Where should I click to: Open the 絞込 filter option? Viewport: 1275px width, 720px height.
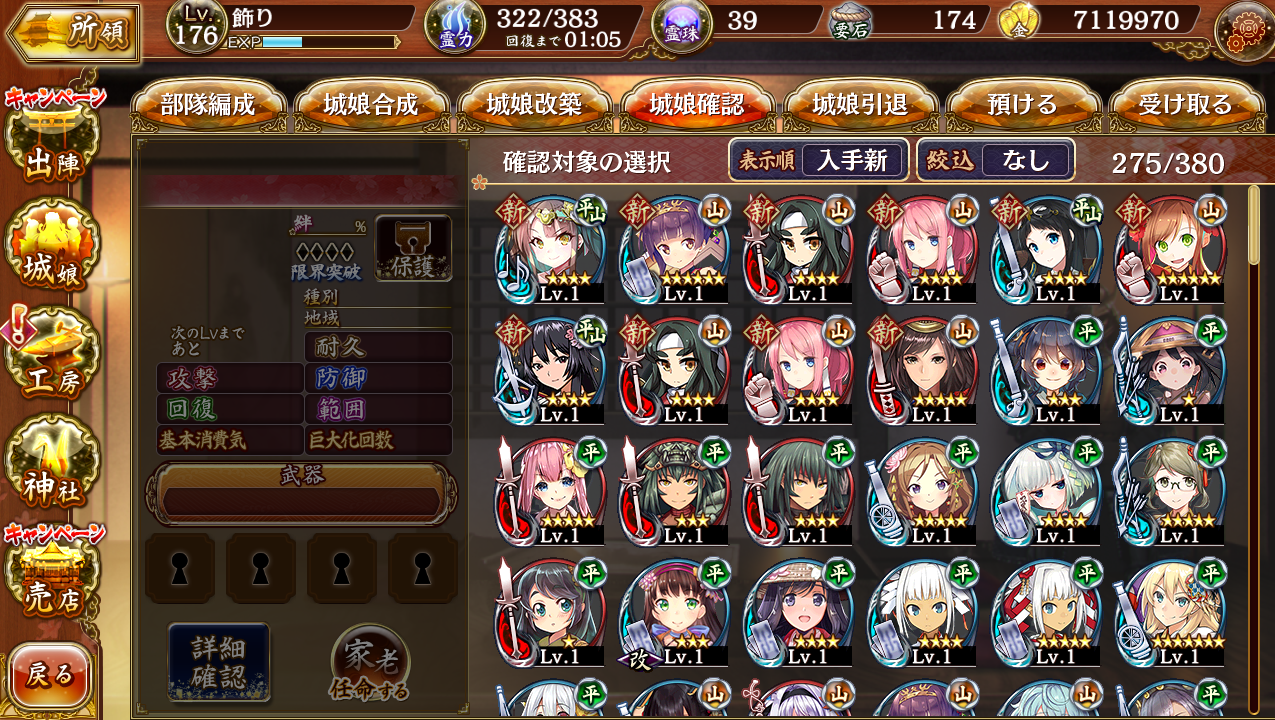tap(996, 160)
